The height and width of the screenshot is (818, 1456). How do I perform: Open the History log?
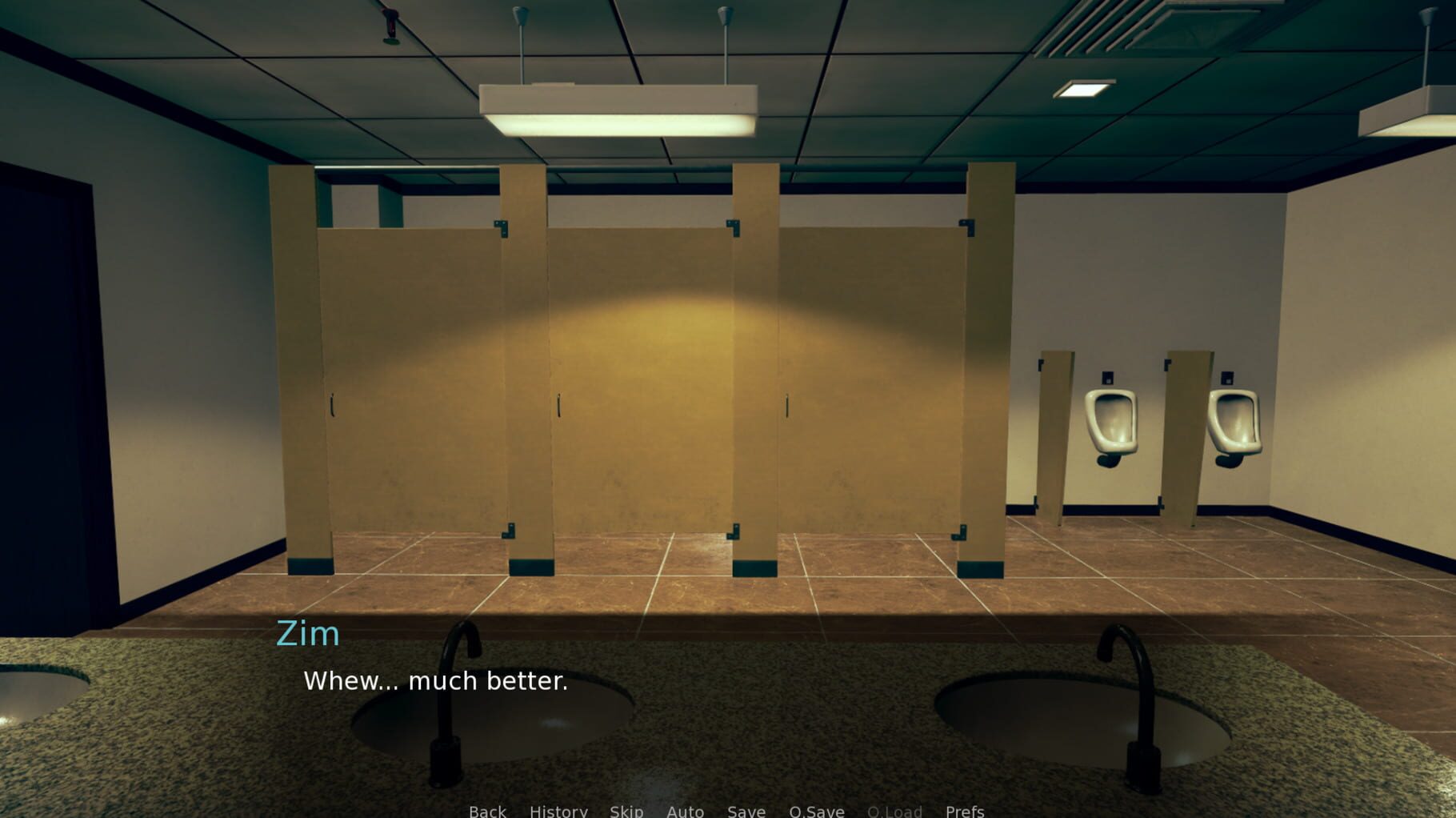point(558,811)
